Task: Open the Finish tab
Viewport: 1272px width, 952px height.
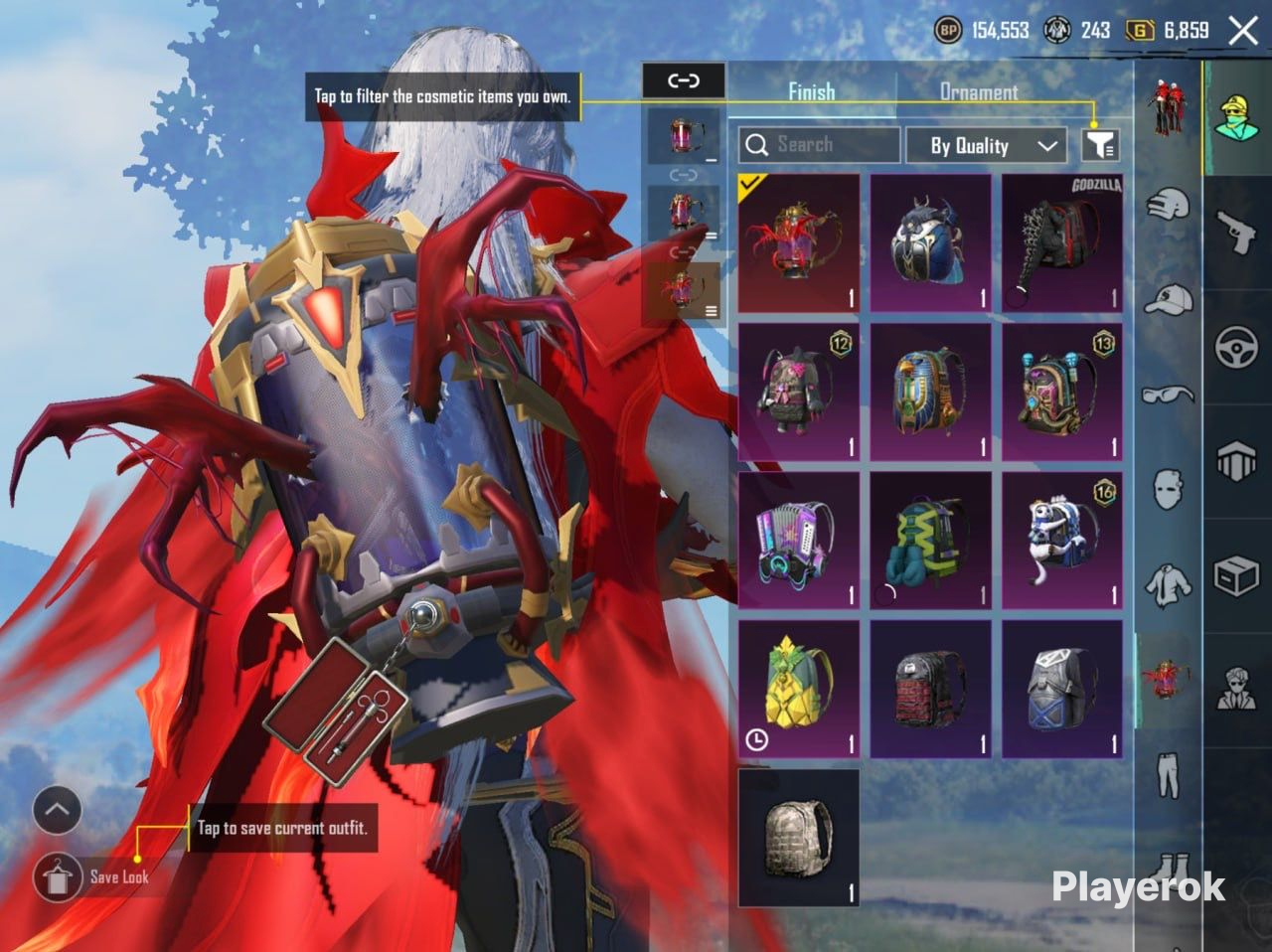Action: point(811,92)
